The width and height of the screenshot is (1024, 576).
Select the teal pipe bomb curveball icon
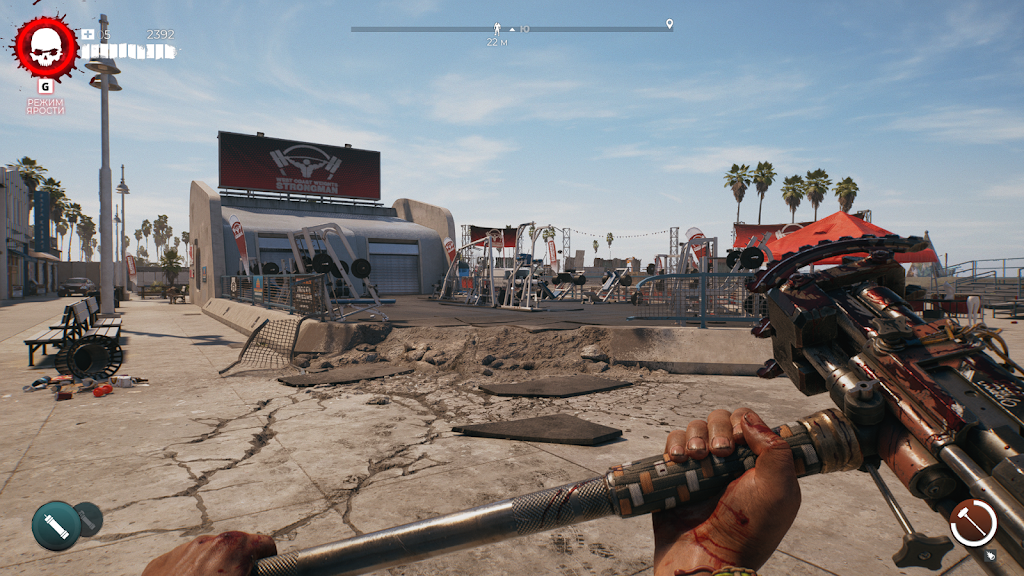(x=56, y=525)
